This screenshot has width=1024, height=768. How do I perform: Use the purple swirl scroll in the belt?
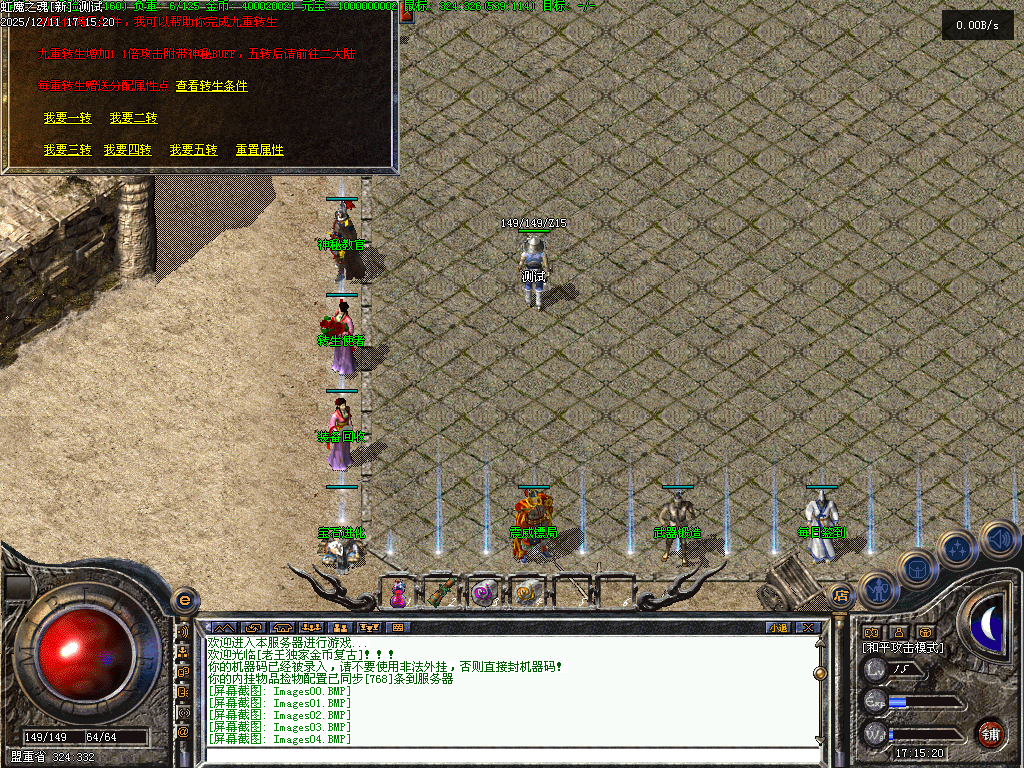click(x=484, y=593)
